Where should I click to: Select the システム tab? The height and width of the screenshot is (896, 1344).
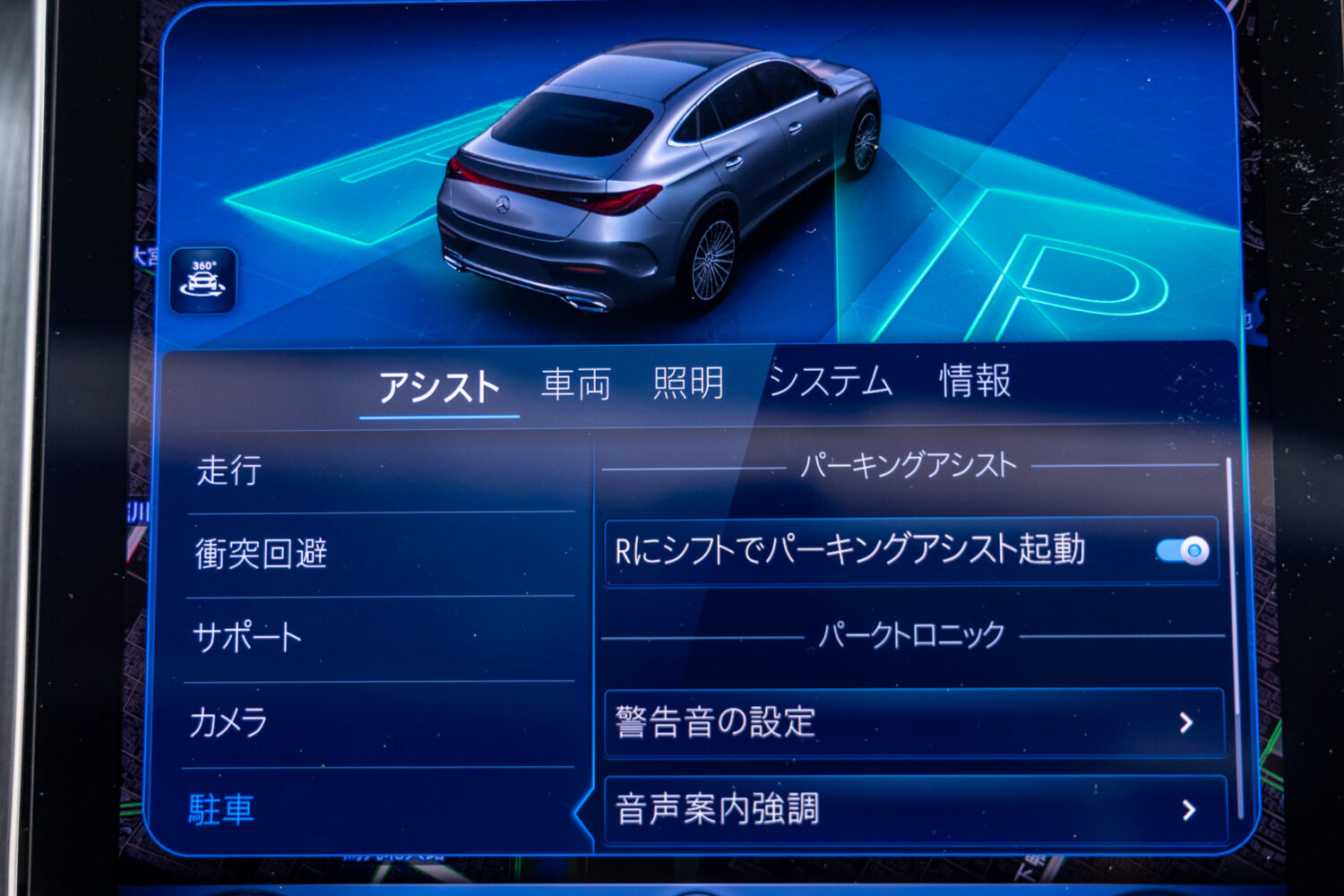click(x=829, y=383)
